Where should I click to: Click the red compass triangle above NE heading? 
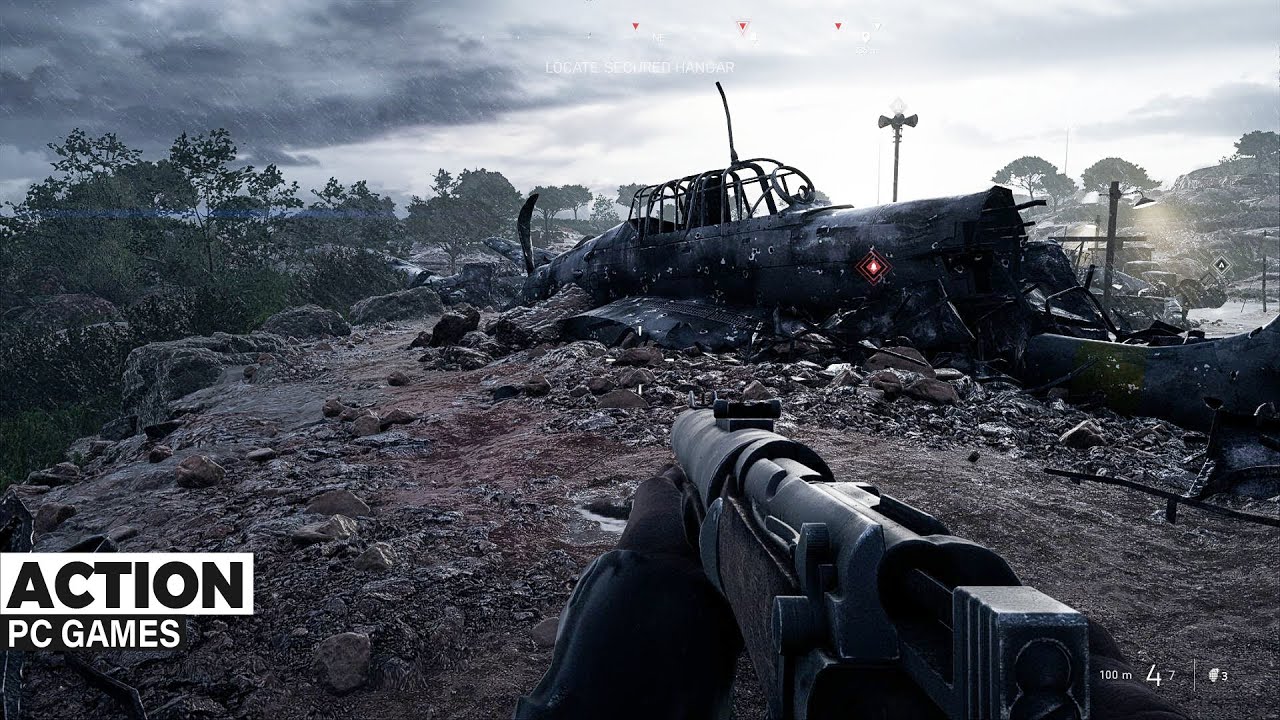[635, 26]
